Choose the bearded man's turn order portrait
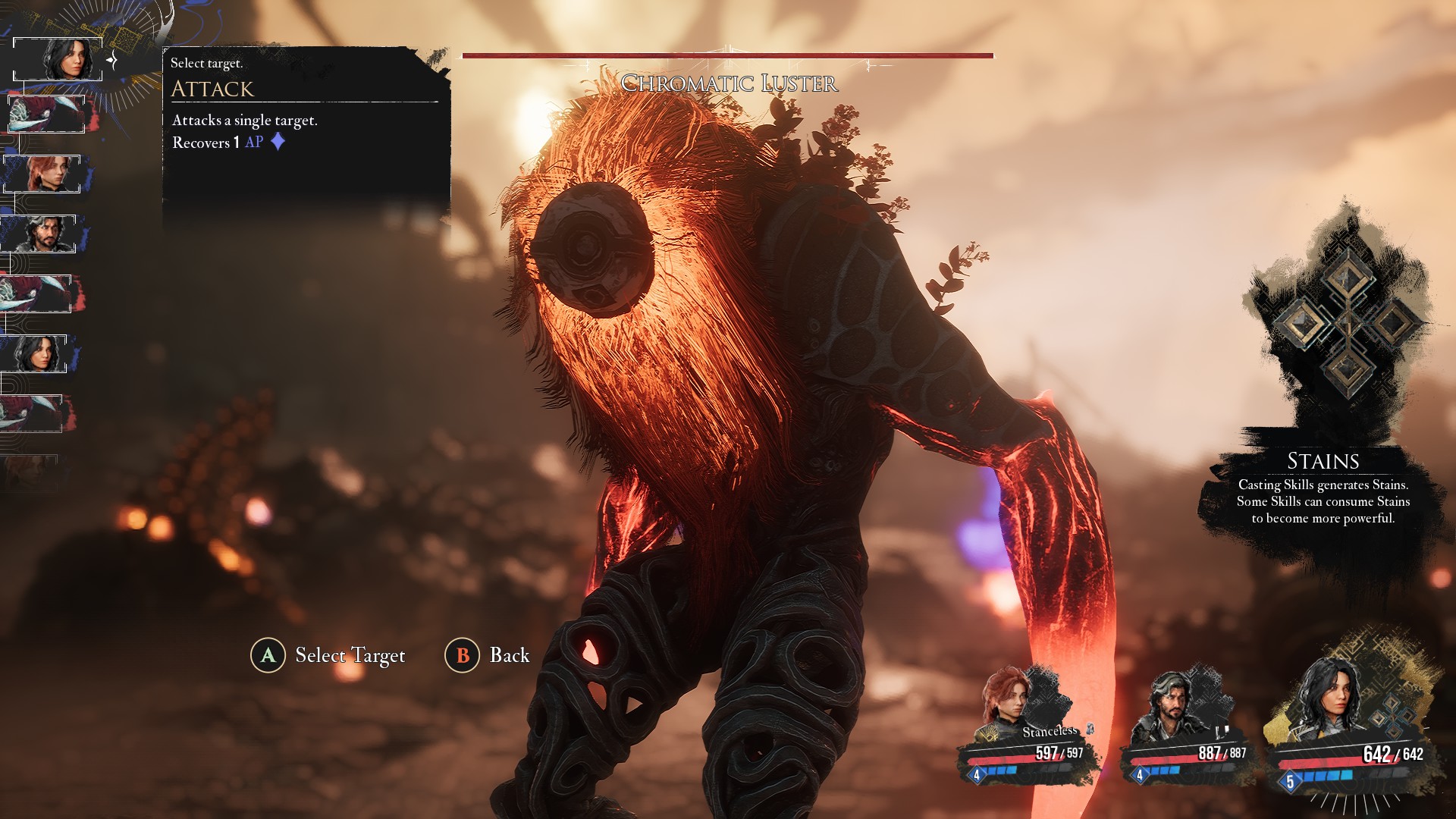The height and width of the screenshot is (819, 1456). pyautogui.click(x=39, y=234)
